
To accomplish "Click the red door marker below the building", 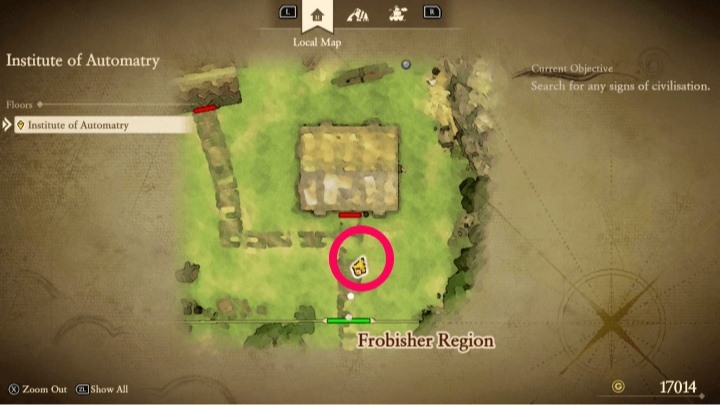I will 350,215.
